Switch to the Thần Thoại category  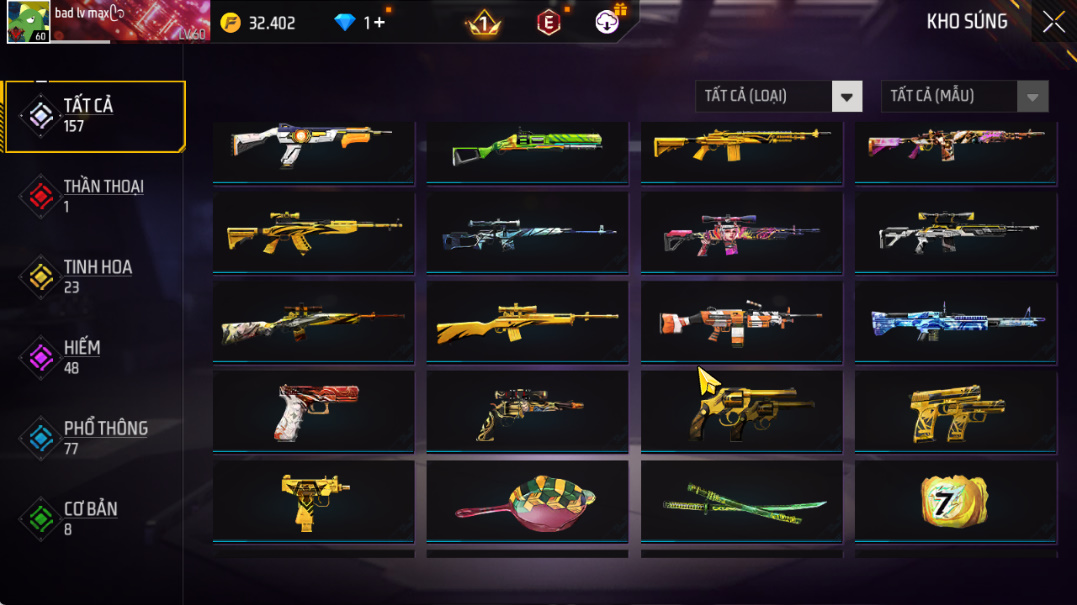pos(95,196)
